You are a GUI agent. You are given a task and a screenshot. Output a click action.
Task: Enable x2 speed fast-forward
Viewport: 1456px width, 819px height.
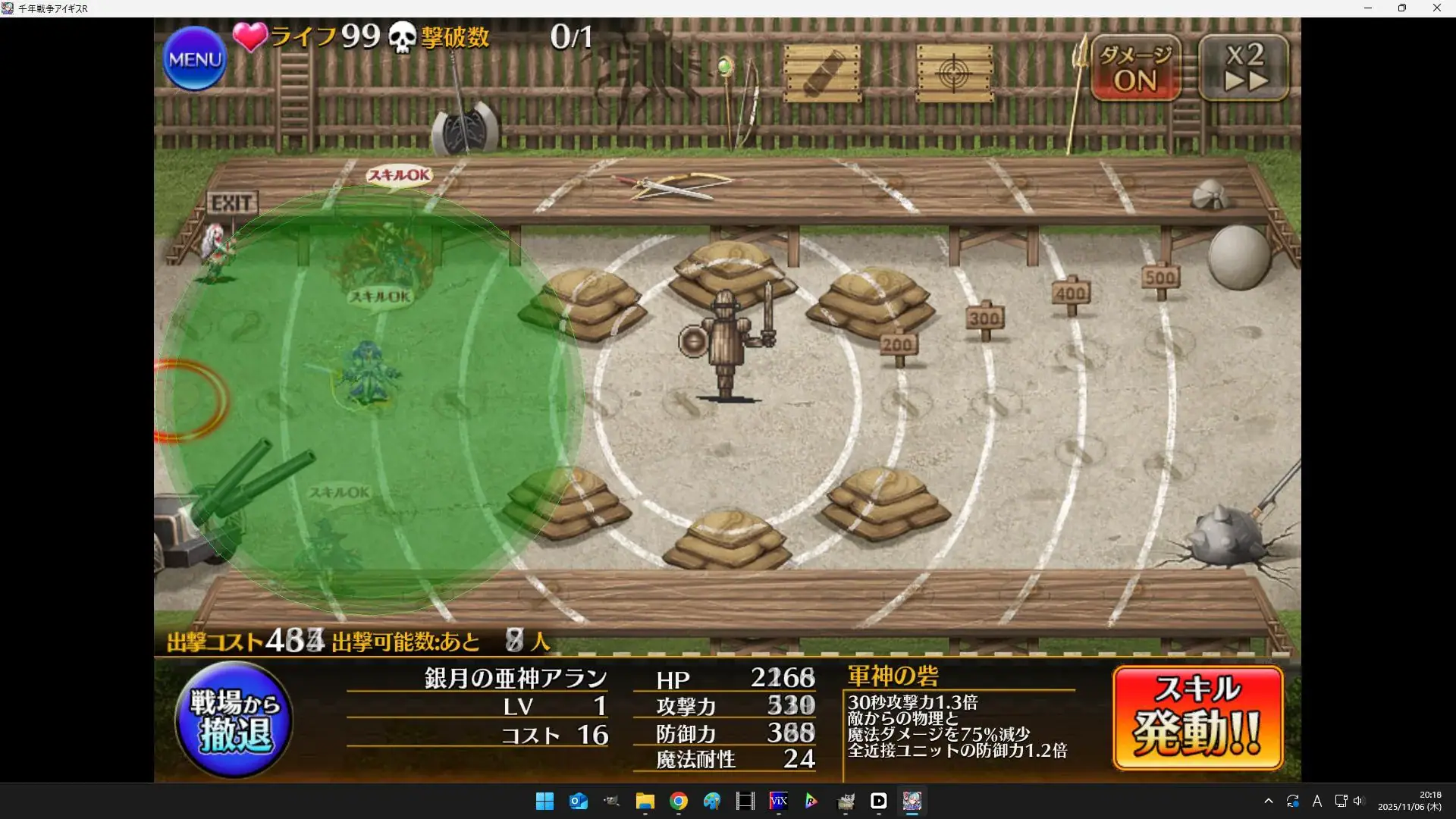pyautogui.click(x=1244, y=68)
